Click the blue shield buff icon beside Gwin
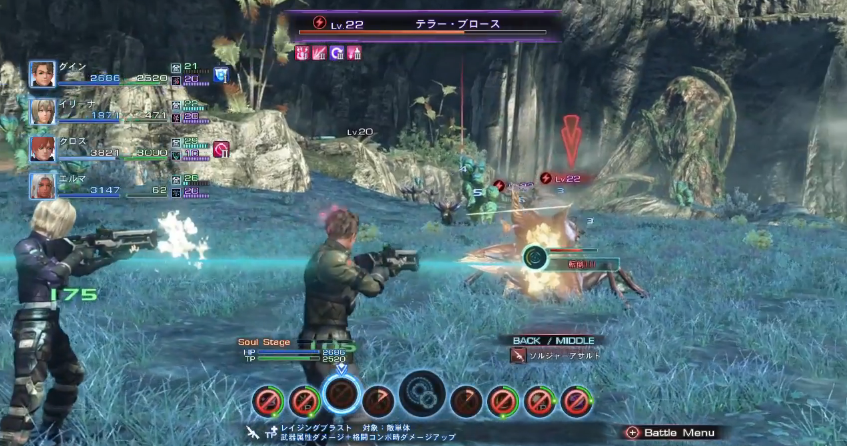 click(220, 74)
